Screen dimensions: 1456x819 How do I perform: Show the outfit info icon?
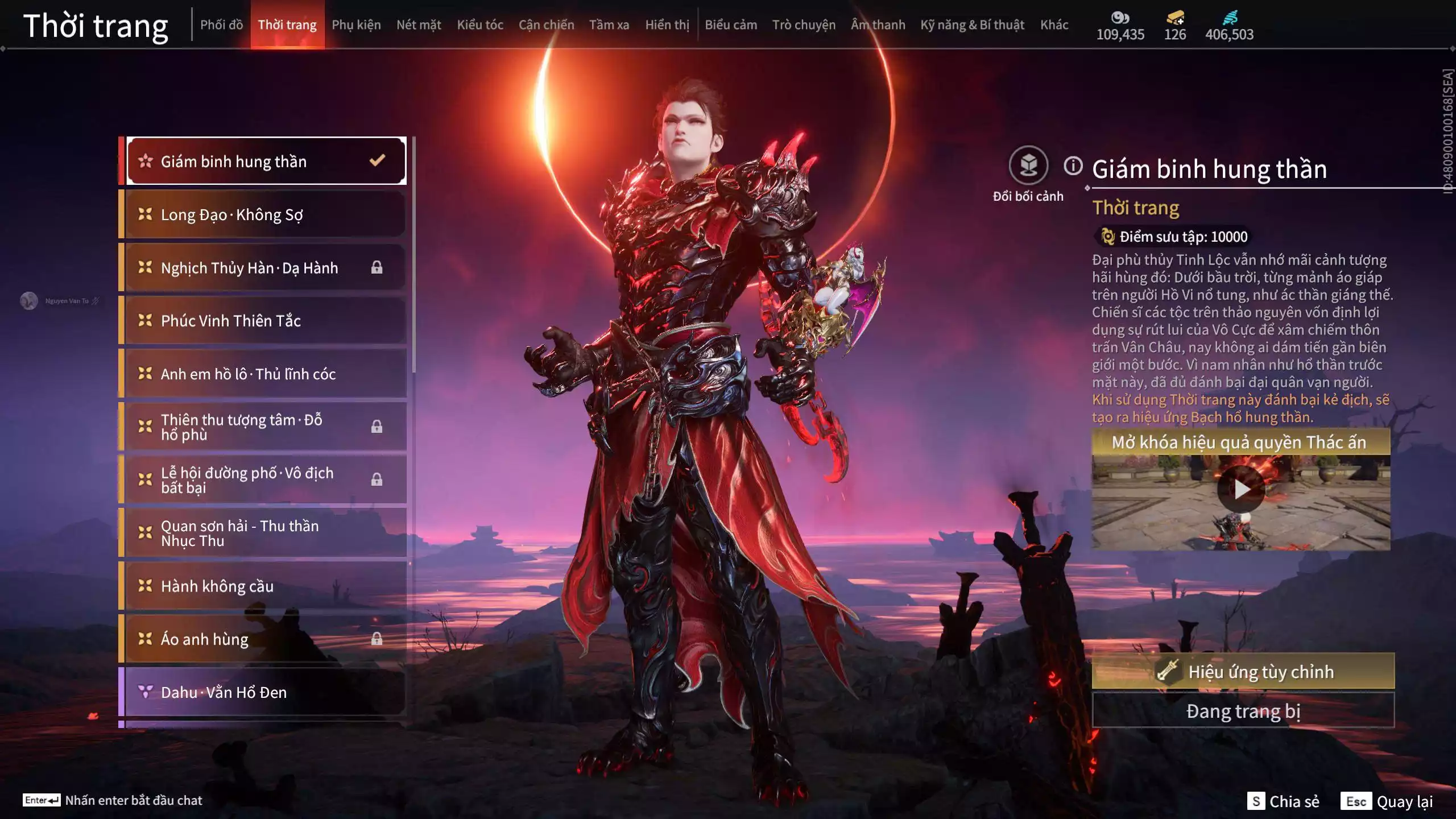point(1073,166)
